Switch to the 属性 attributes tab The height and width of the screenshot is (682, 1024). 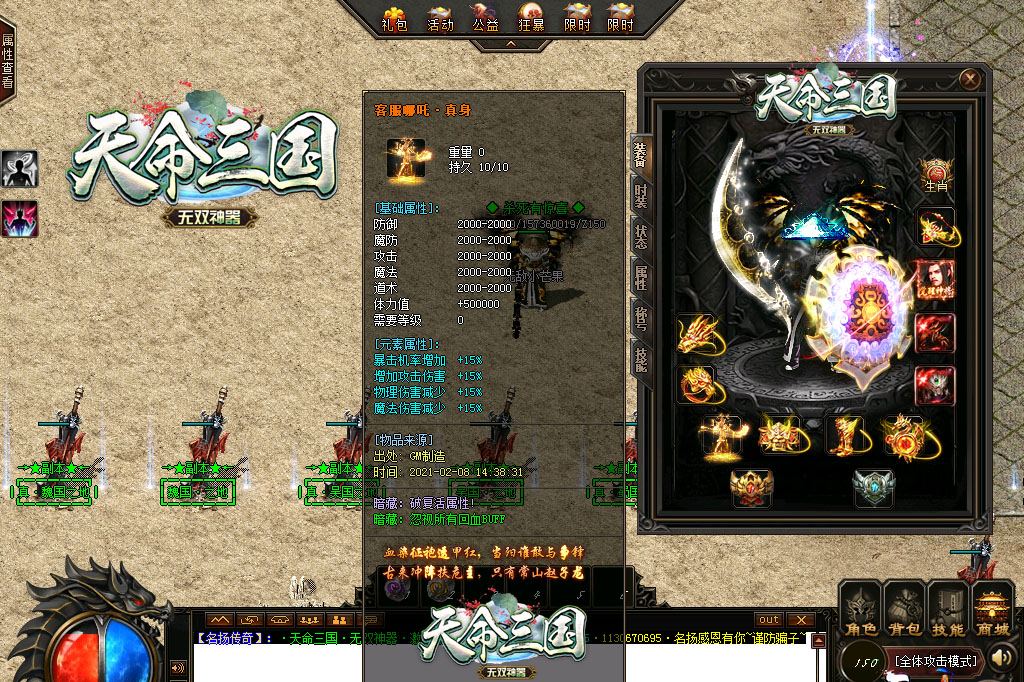(x=640, y=277)
